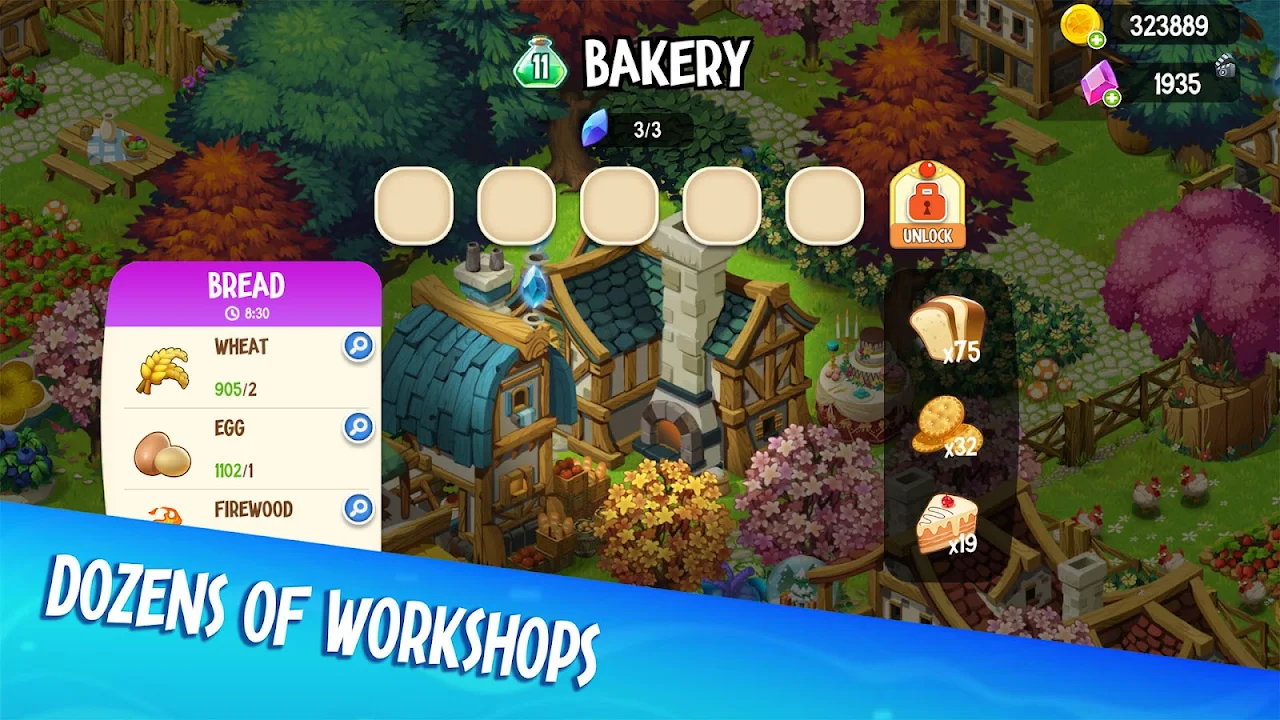The height and width of the screenshot is (720, 1280).
Task: Buy more pink gems
Action: pos(1111,97)
